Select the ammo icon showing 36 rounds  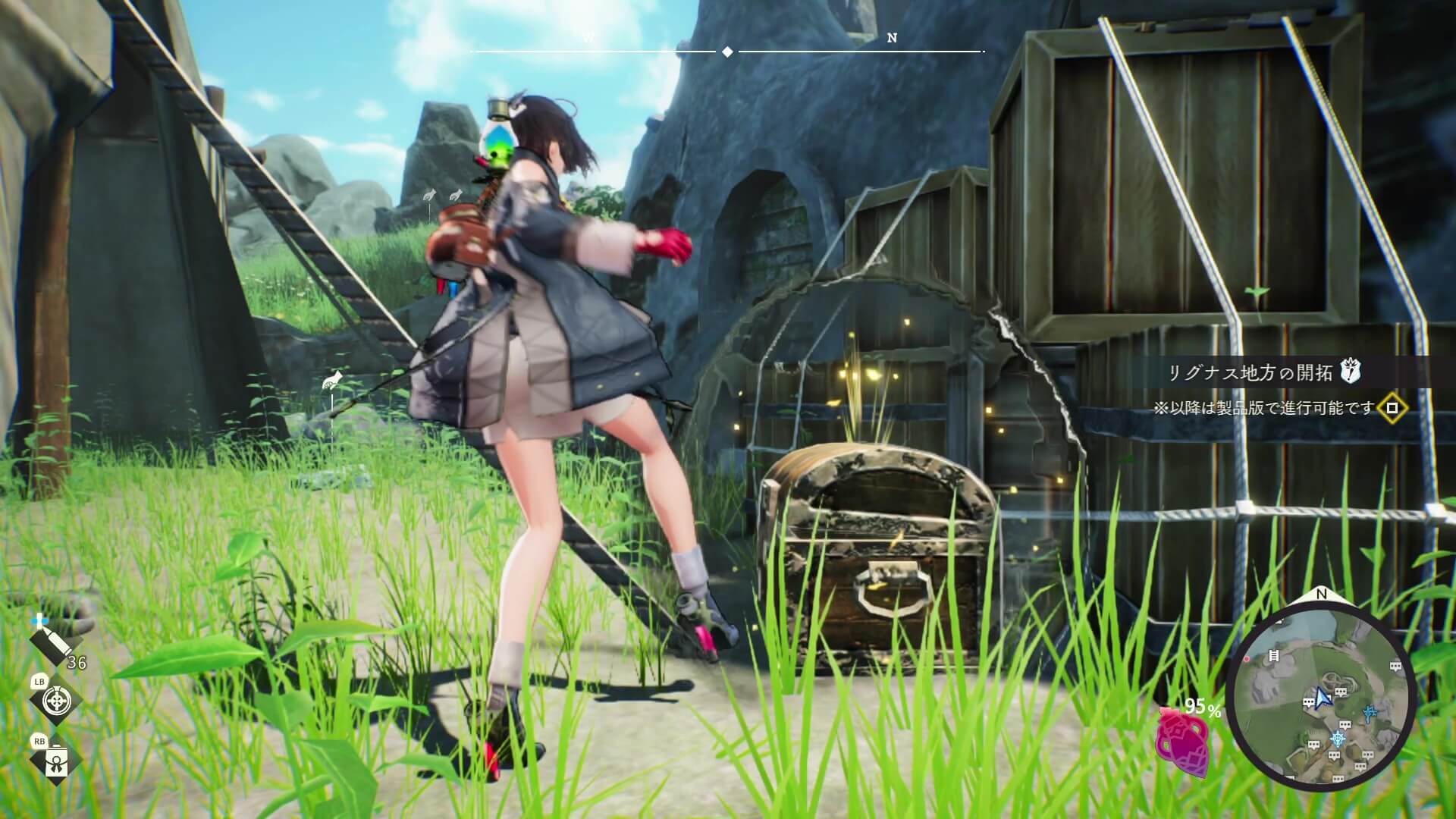pyautogui.click(x=52, y=643)
